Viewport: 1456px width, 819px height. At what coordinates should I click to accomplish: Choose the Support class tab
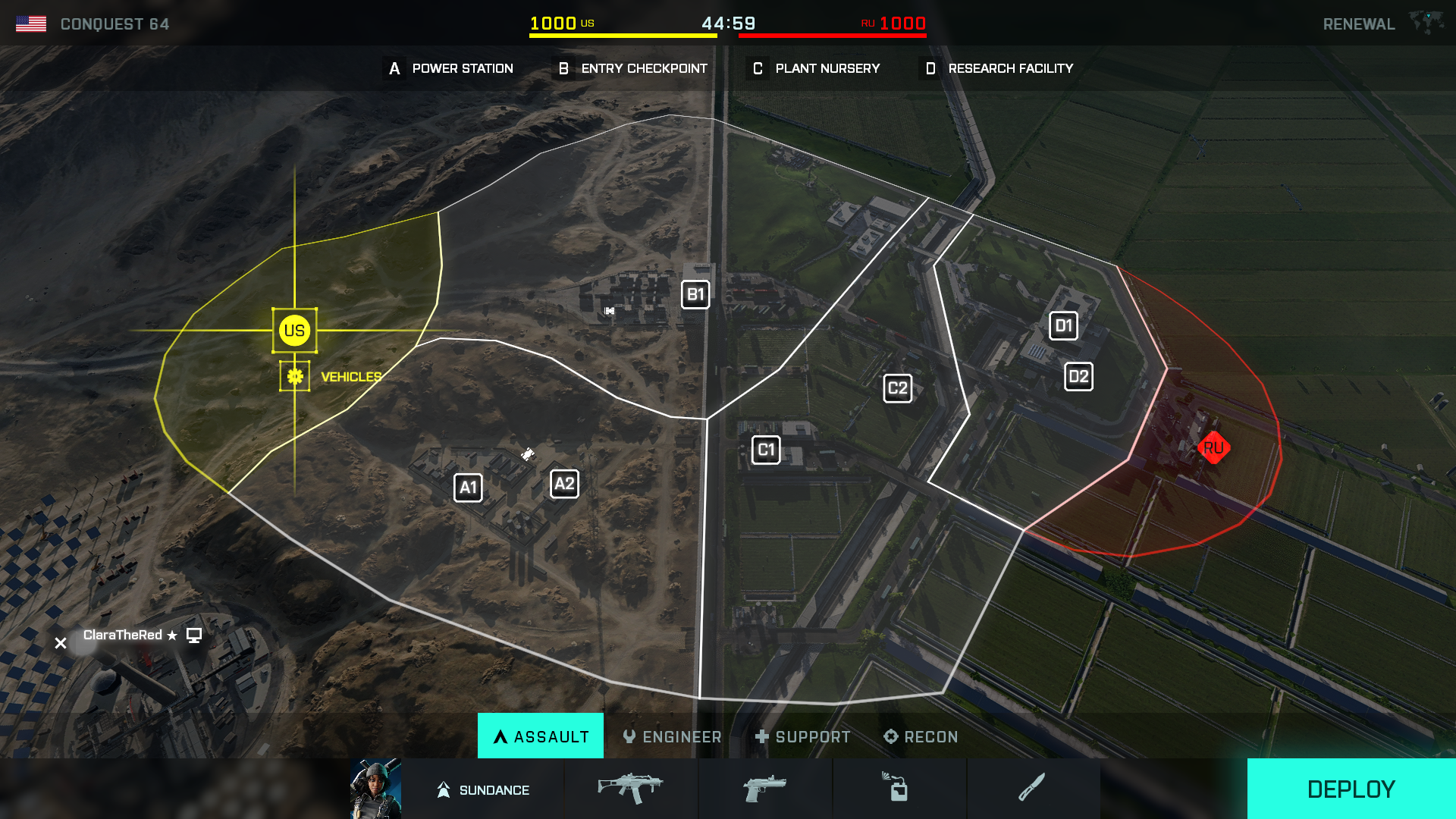point(802,736)
